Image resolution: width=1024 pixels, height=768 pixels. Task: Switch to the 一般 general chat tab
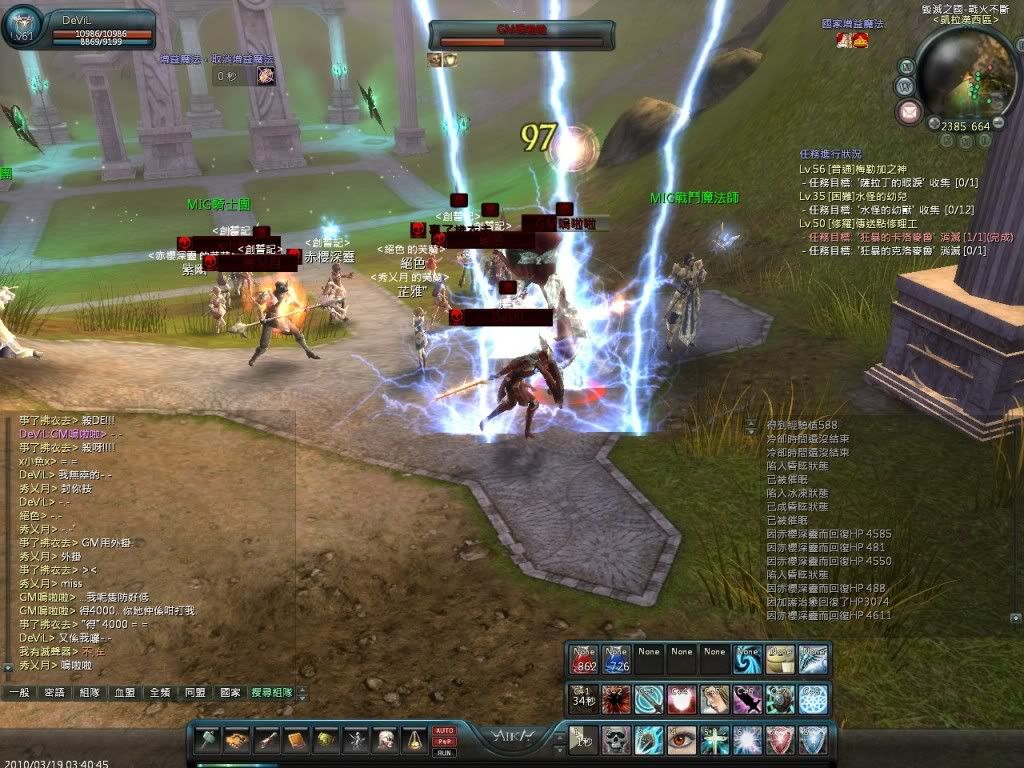[20, 692]
